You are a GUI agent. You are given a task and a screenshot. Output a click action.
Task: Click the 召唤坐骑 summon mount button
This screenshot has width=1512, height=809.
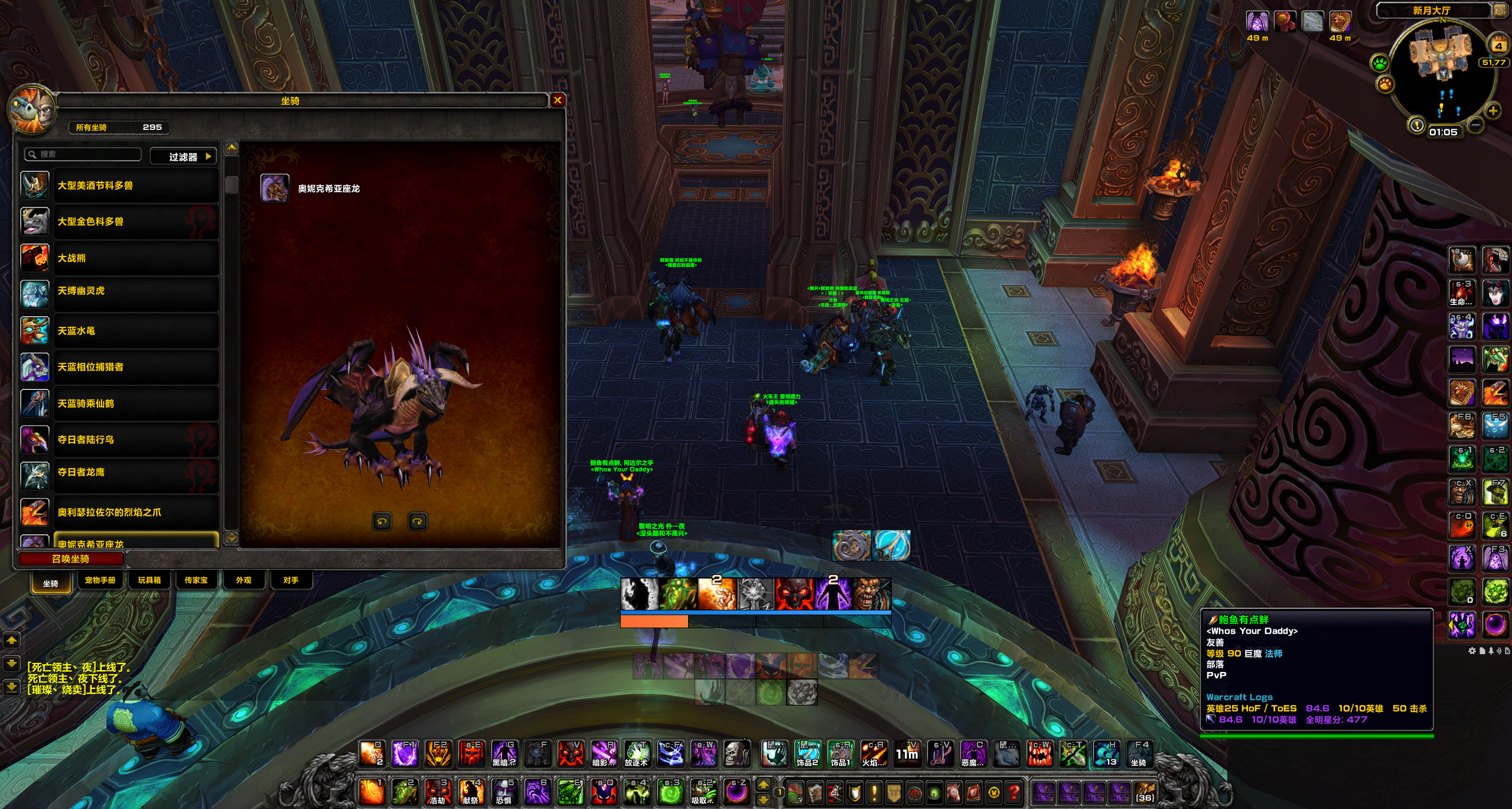71,558
